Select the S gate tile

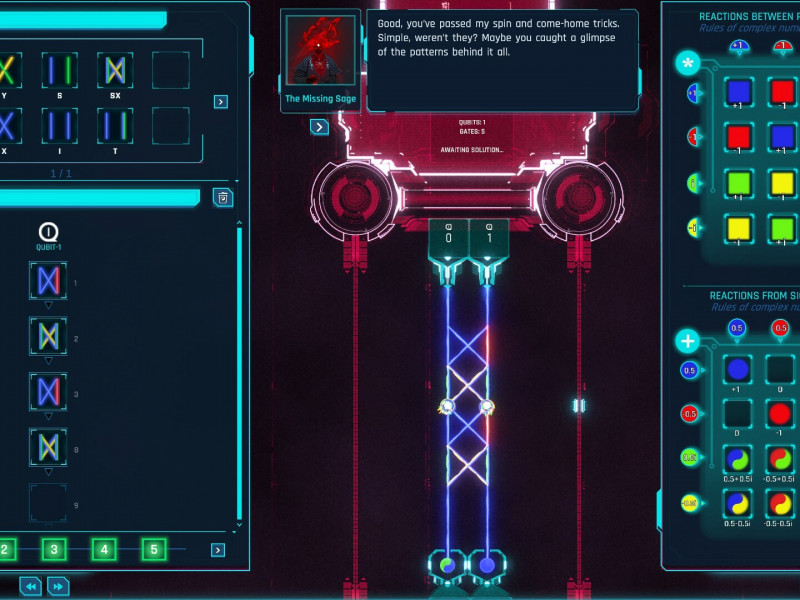coord(59,71)
